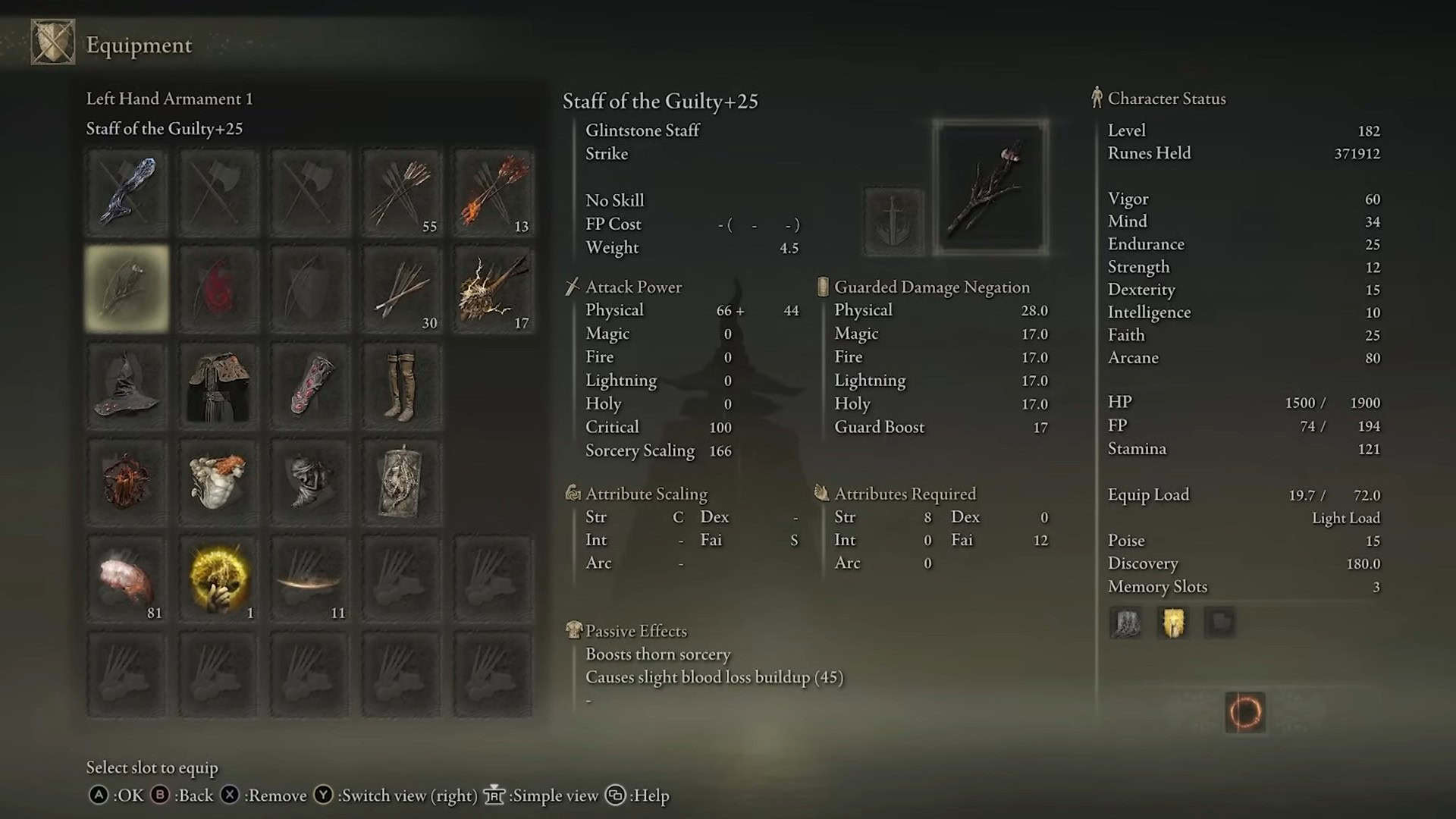Choose the arrow slot holding 55 arrows
The image size is (1456, 819).
(x=401, y=192)
